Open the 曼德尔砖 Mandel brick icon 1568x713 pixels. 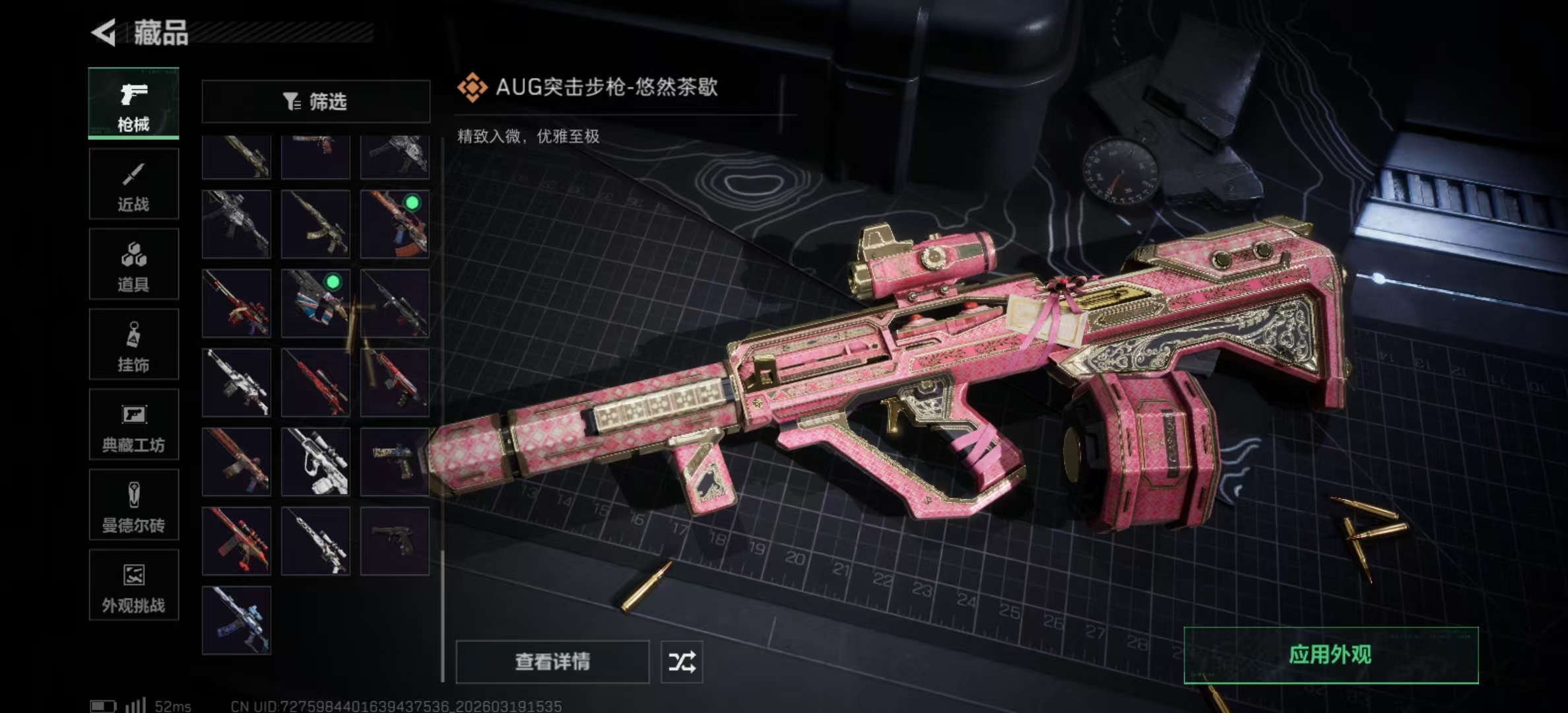coord(133,505)
